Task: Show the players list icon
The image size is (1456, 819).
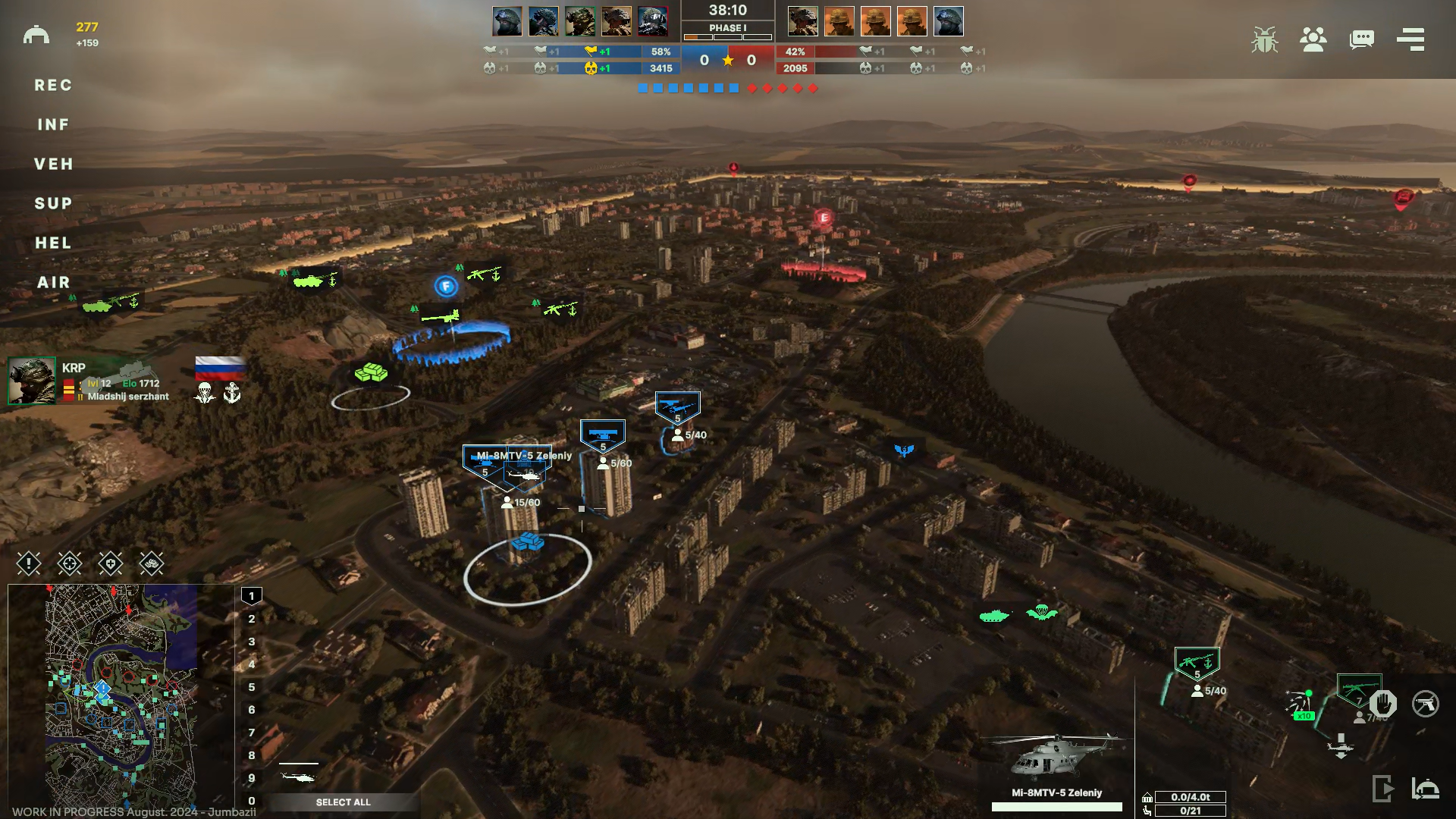Action: [x=1313, y=39]
